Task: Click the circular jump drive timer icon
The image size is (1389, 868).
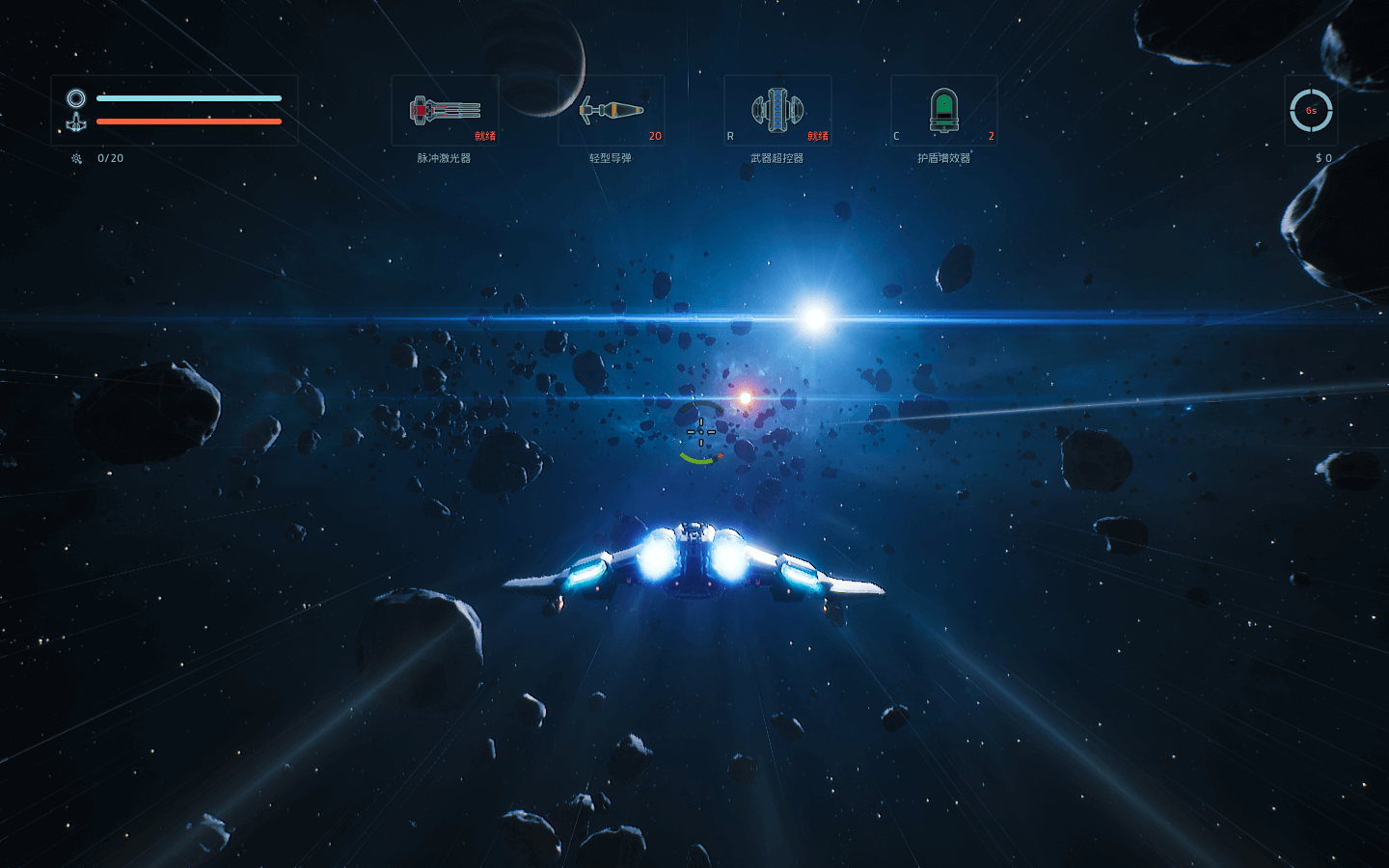Action: click(1311, 111)
